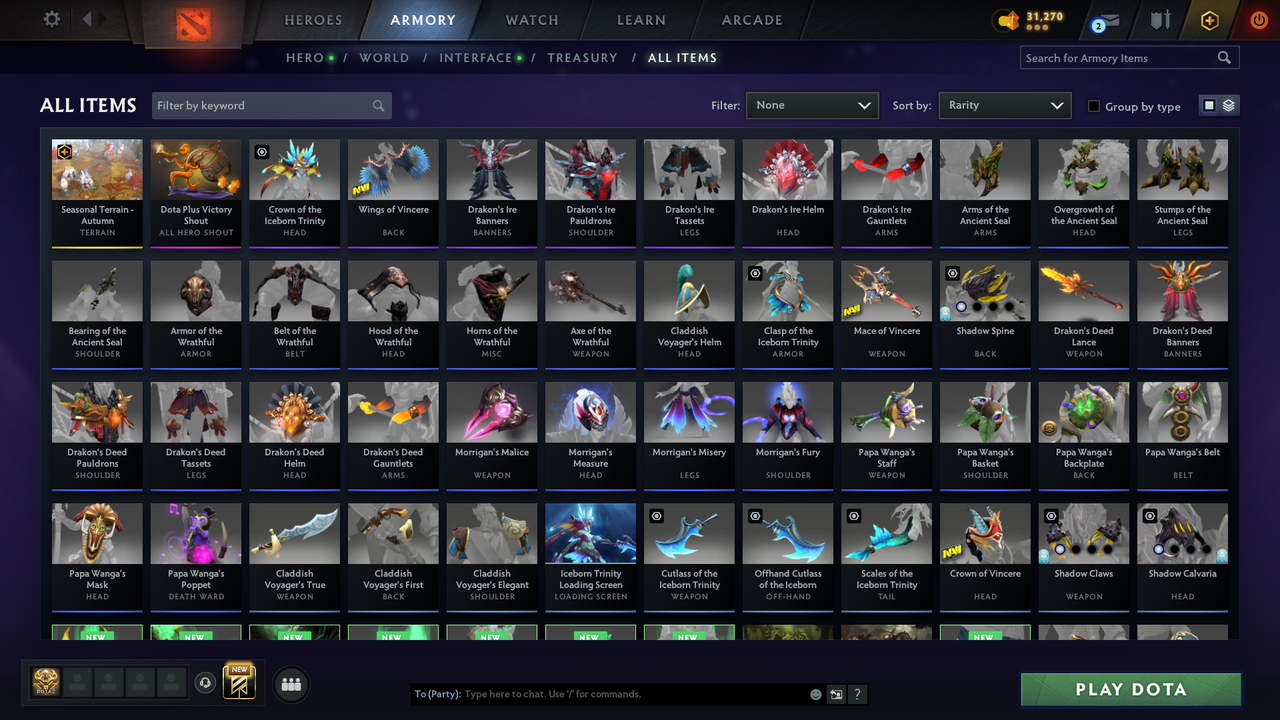Expand the chat translation options beside the emoticon

tap(836, 693)
